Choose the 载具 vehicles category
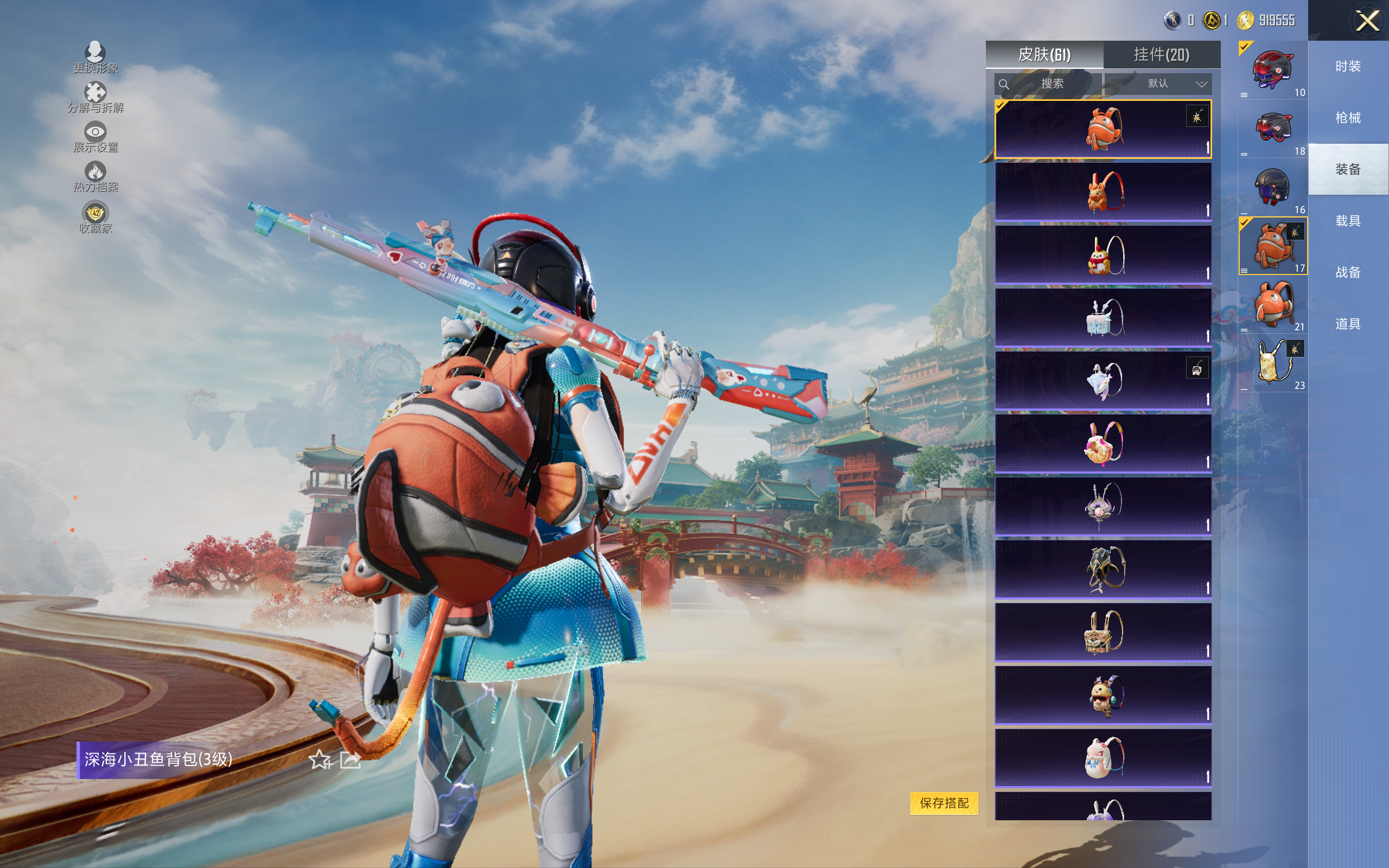This screenshot has height=868, width=1389. click(1348, 221)
